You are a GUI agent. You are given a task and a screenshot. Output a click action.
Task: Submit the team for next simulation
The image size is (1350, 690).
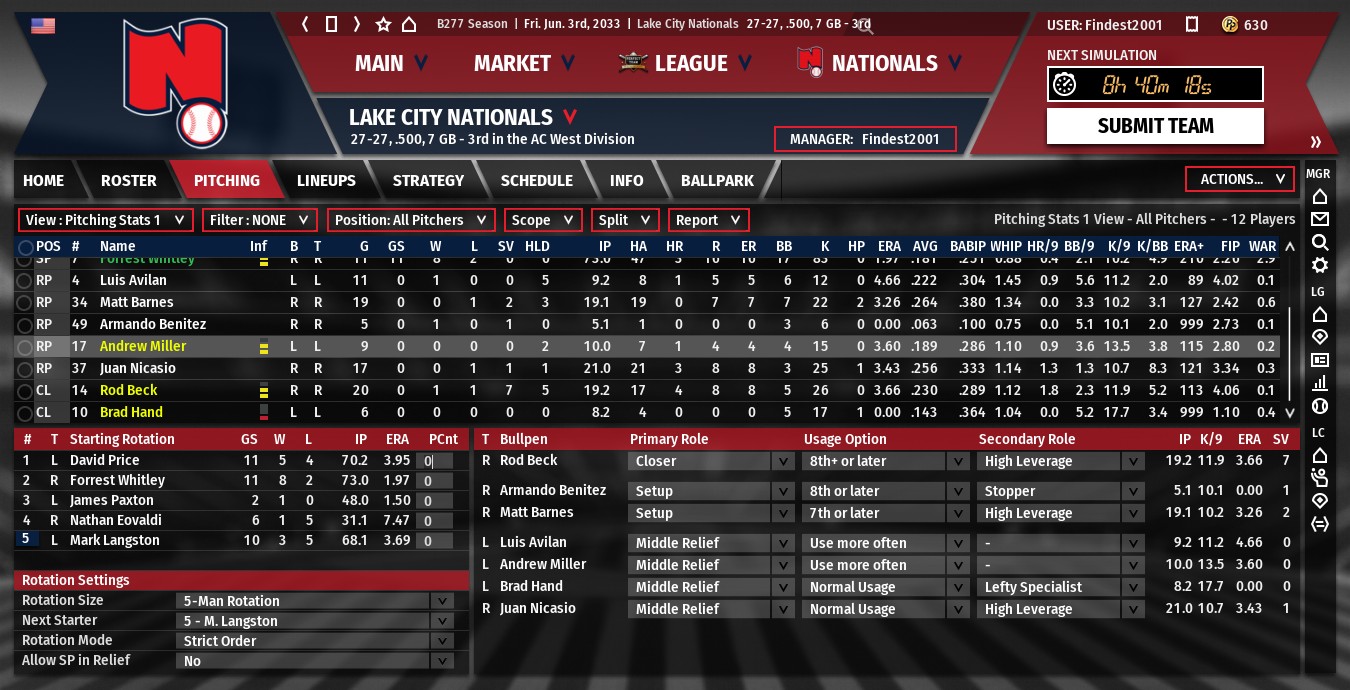point(1155,126)
